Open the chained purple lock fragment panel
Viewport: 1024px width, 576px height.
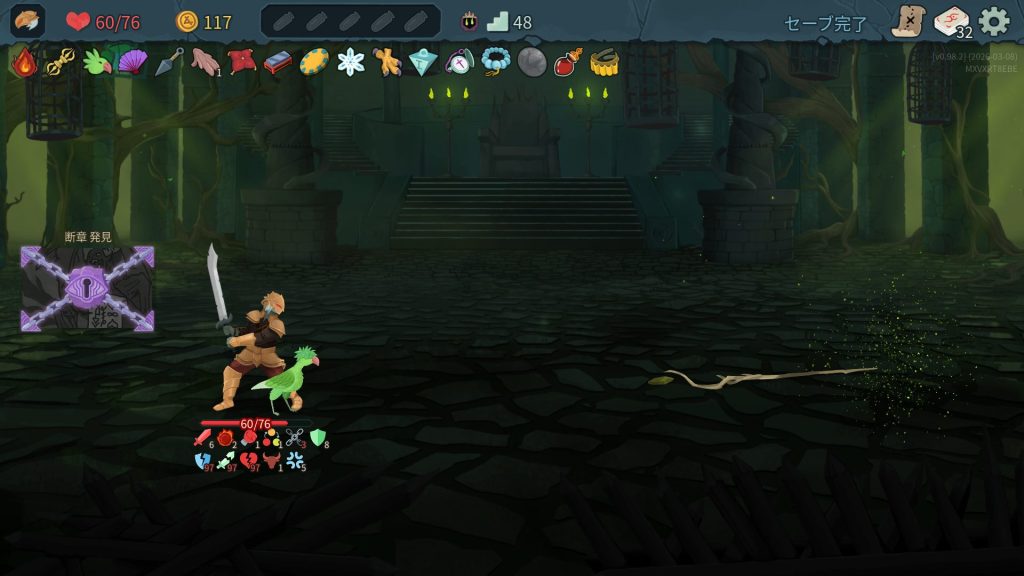click(88, 288)
